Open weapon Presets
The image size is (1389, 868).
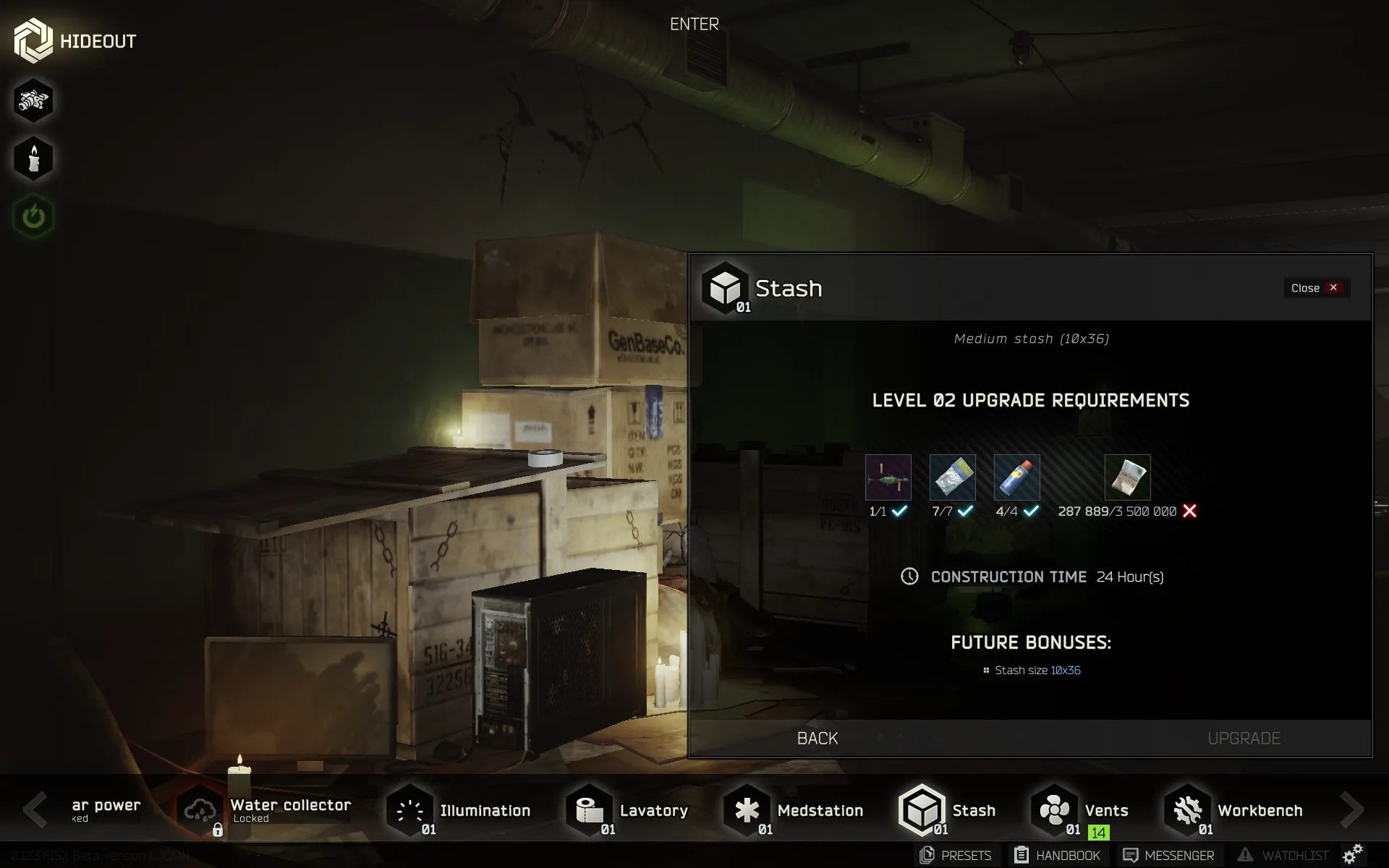956,855
